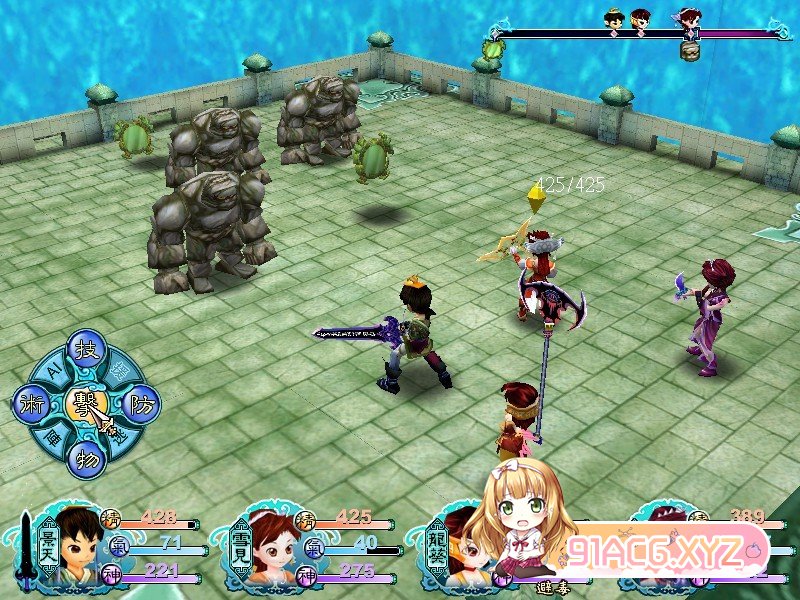
Task: Select the 技 skill command
Action: click(x=85, y=352)
